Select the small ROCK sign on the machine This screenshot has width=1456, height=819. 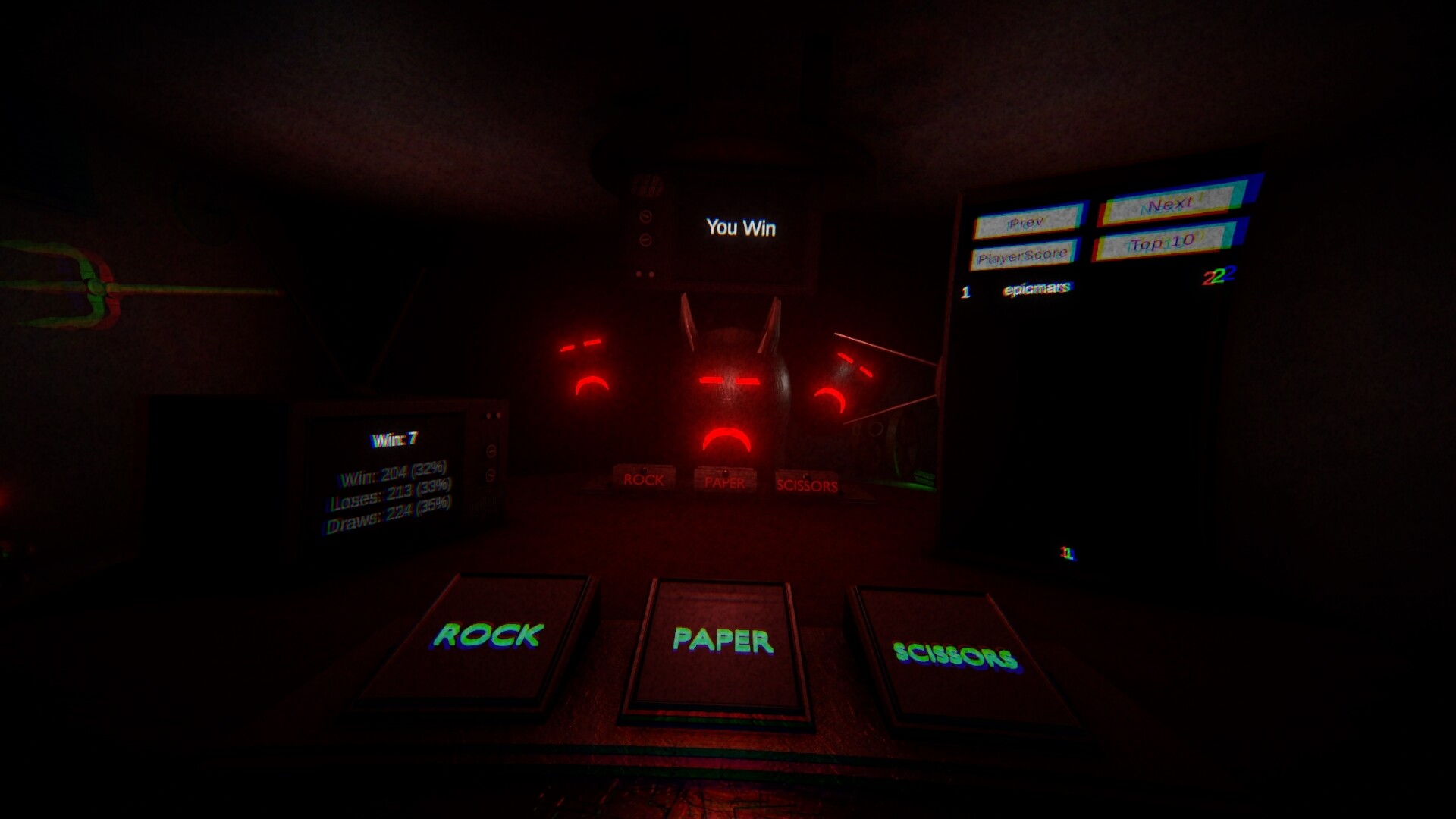point(643,479)
